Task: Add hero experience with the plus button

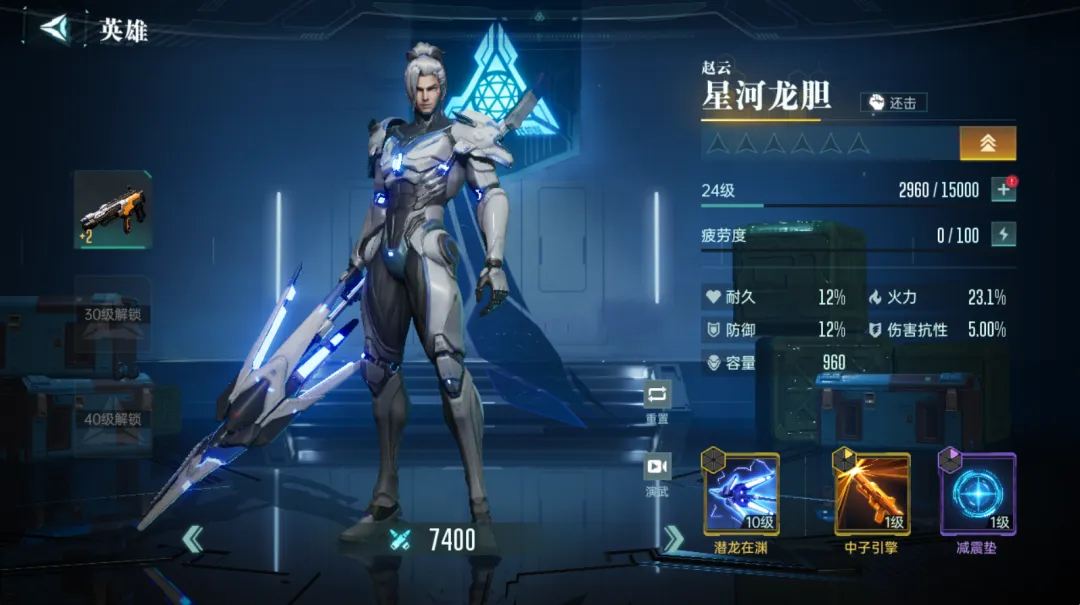Action: [x=1003, y=190]
